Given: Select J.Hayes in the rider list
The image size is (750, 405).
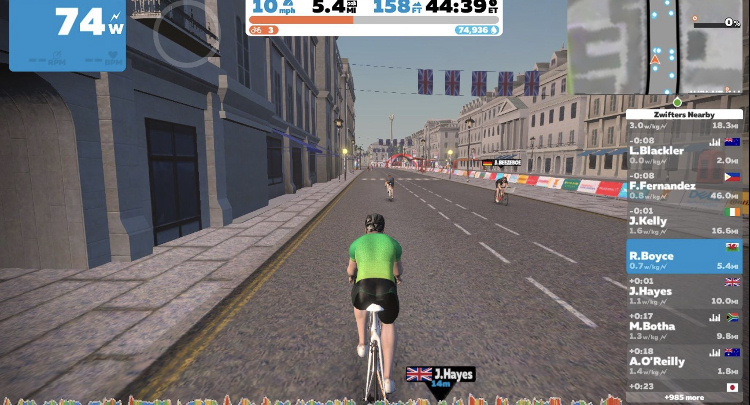Looking at the screenshot, I should pos(684,292).
